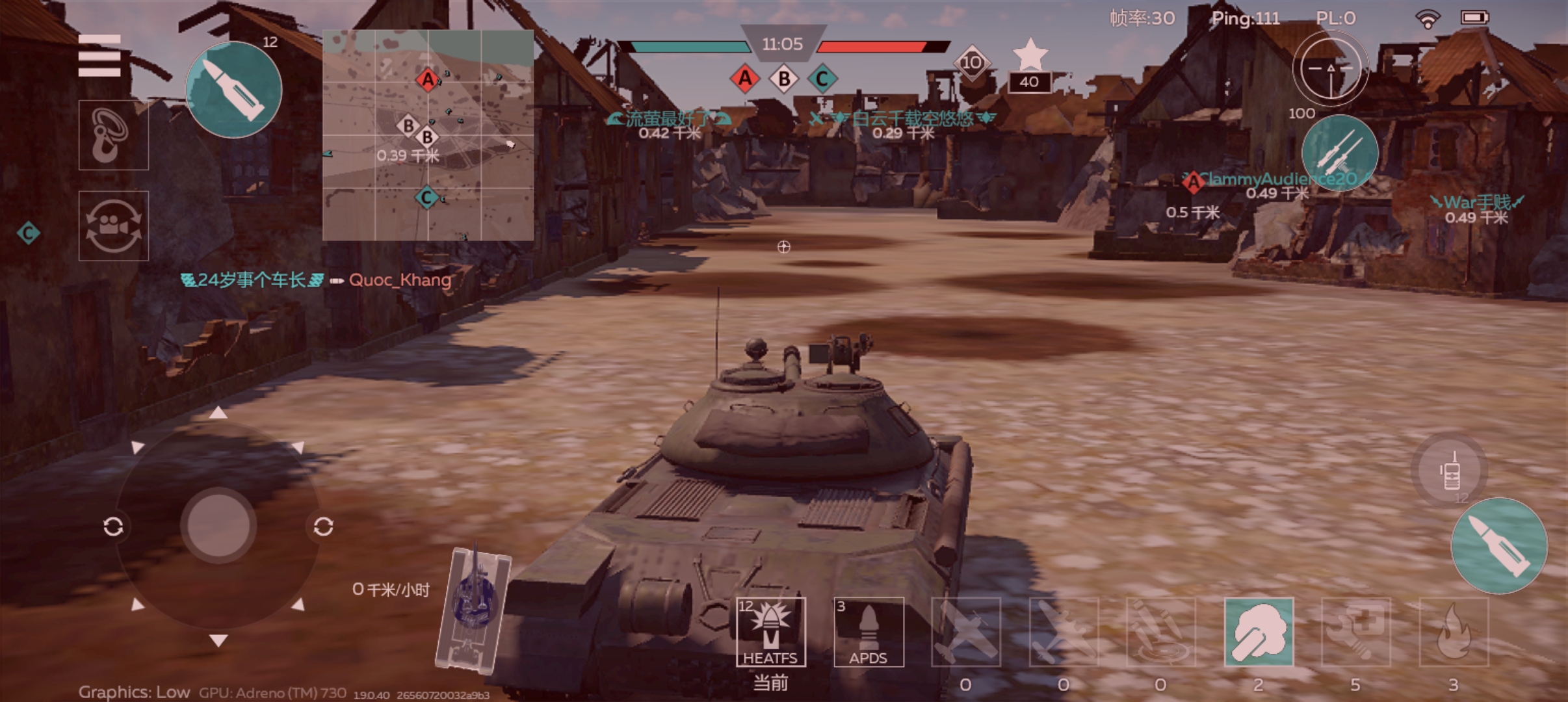Fire the twin machine guns
The width and height of the screenshot is (1568, 702).
coord(1339,153)
